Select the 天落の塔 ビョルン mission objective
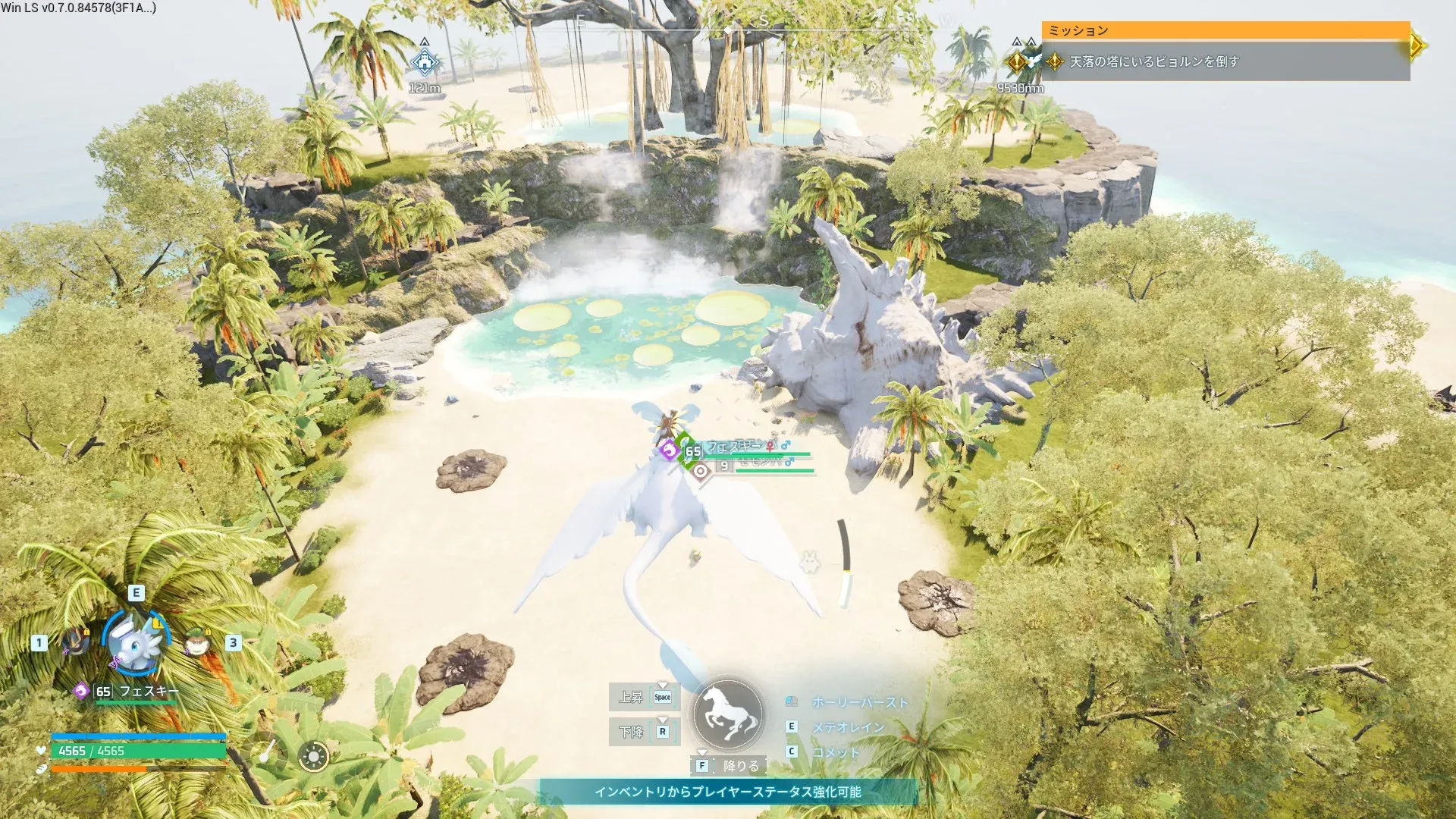This screenshot has height=819, width=1456. 1153,61
